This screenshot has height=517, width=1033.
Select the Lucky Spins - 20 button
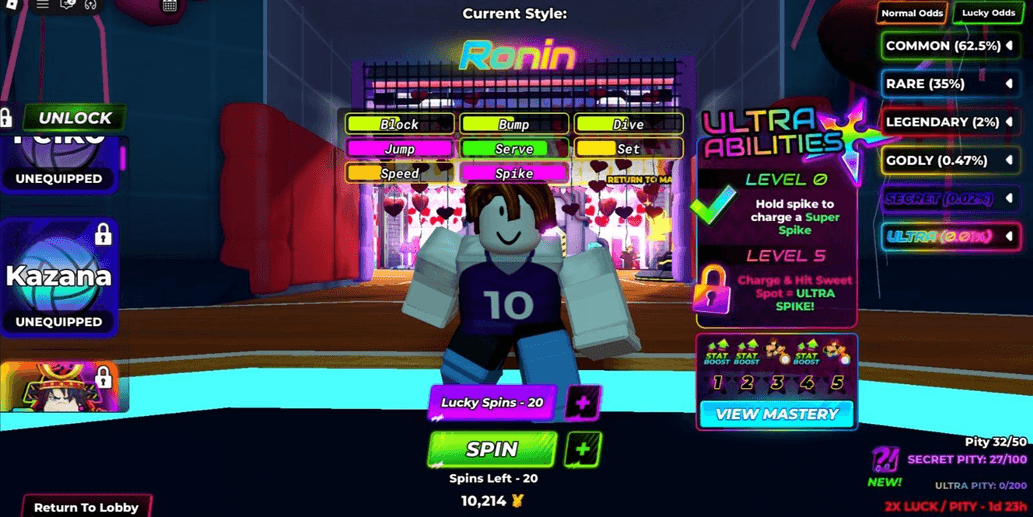(492, 402)
